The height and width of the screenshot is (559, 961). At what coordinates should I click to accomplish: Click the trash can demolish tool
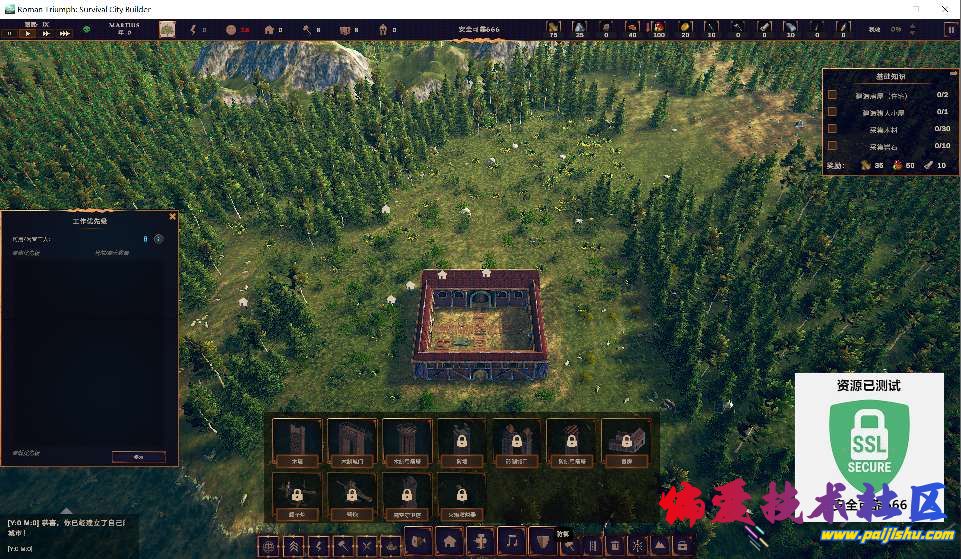614,546
